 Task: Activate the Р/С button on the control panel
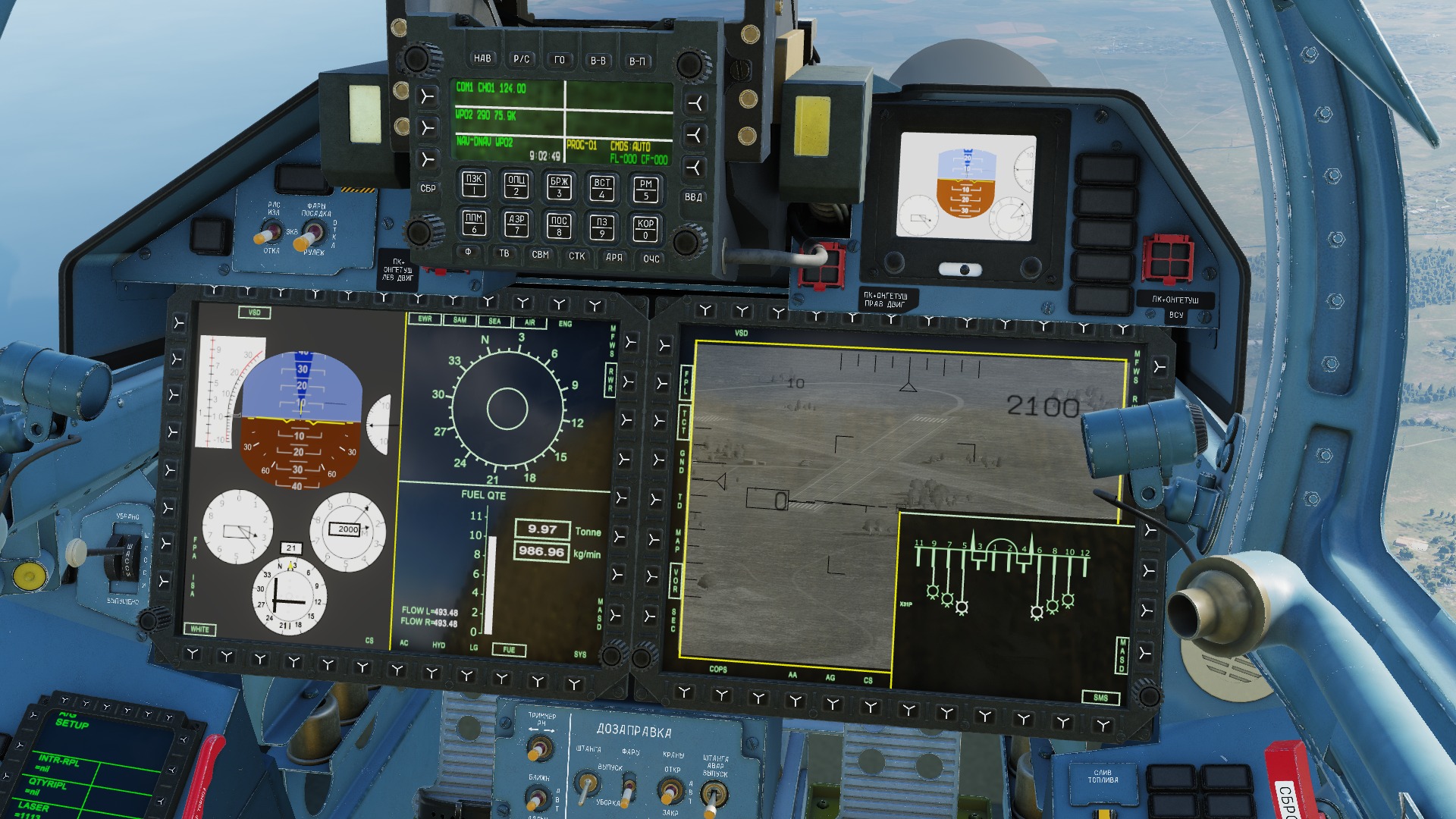coord(521,59)
